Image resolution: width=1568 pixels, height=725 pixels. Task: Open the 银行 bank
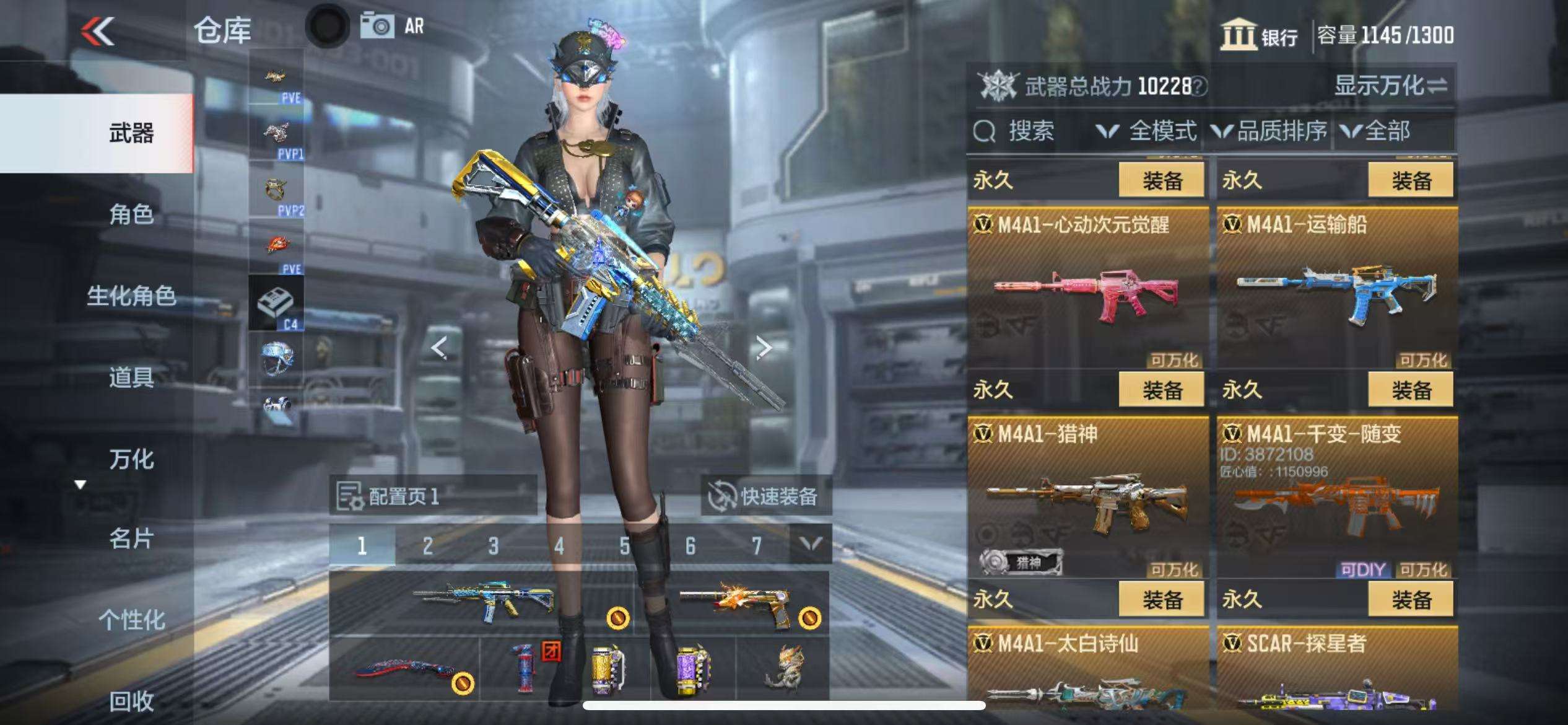coord(1259,35)
